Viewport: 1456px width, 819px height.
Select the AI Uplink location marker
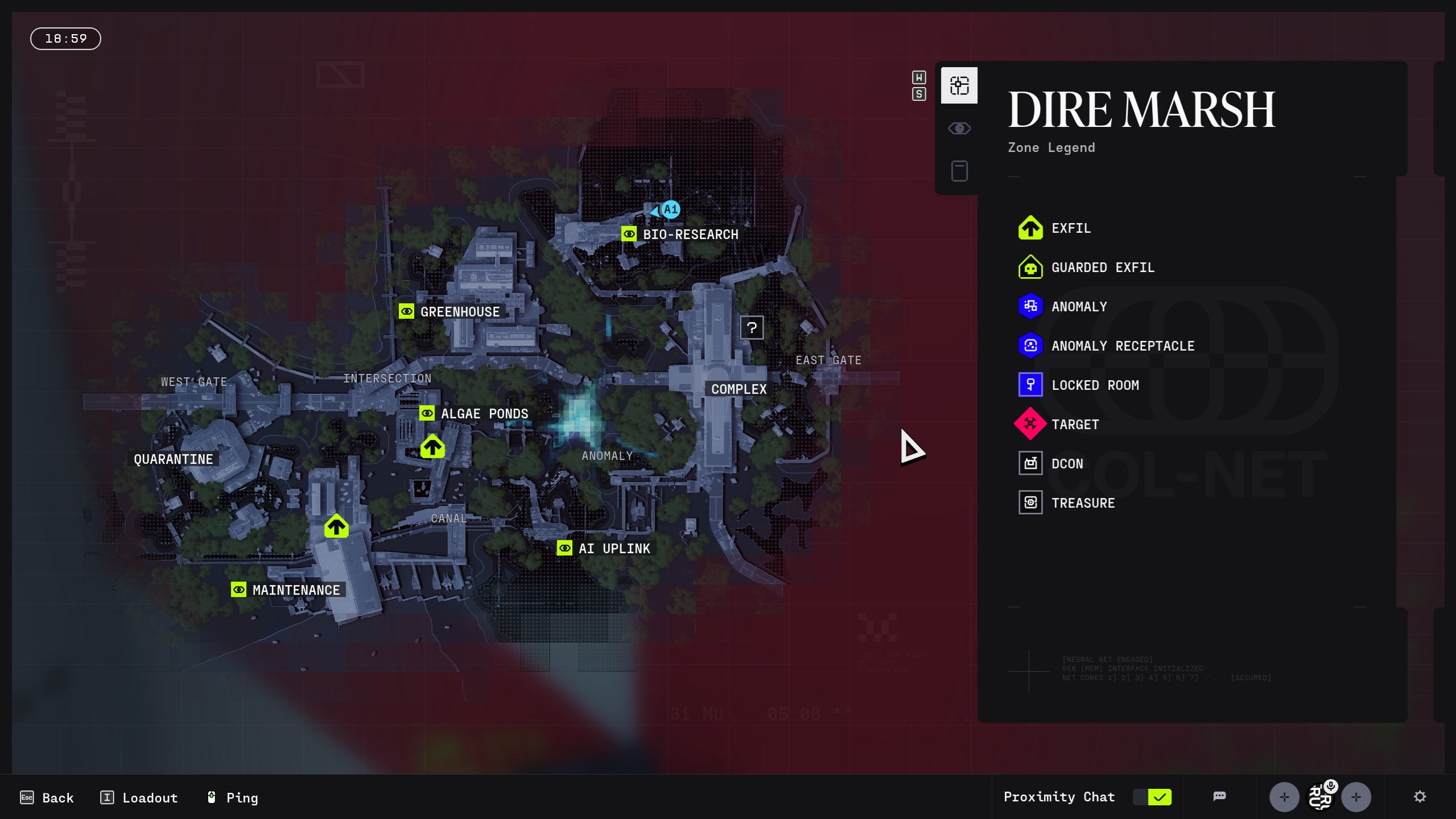pos(564,548)
